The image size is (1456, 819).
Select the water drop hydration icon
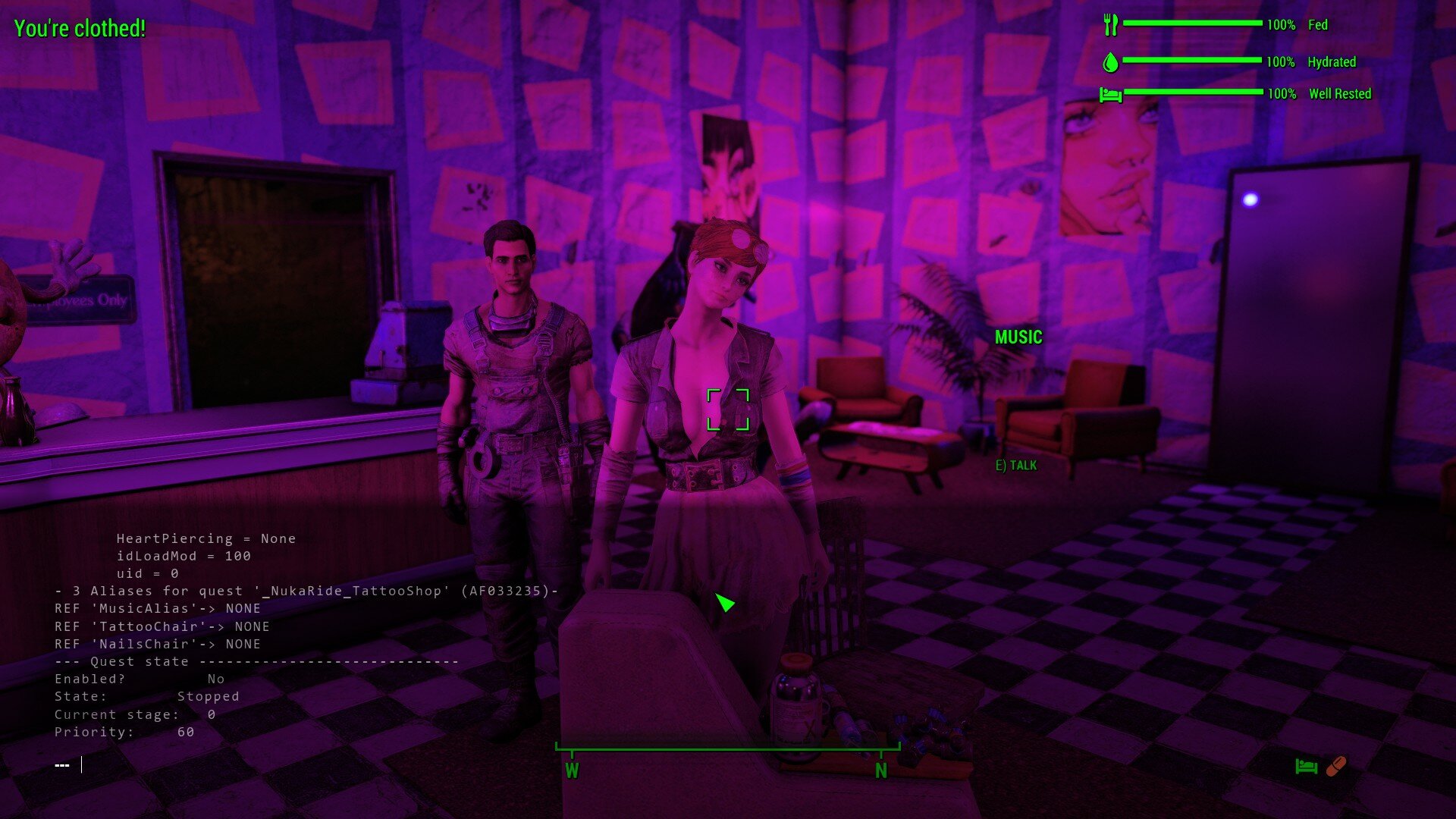pyautogui.click(x=1110, y=62)
